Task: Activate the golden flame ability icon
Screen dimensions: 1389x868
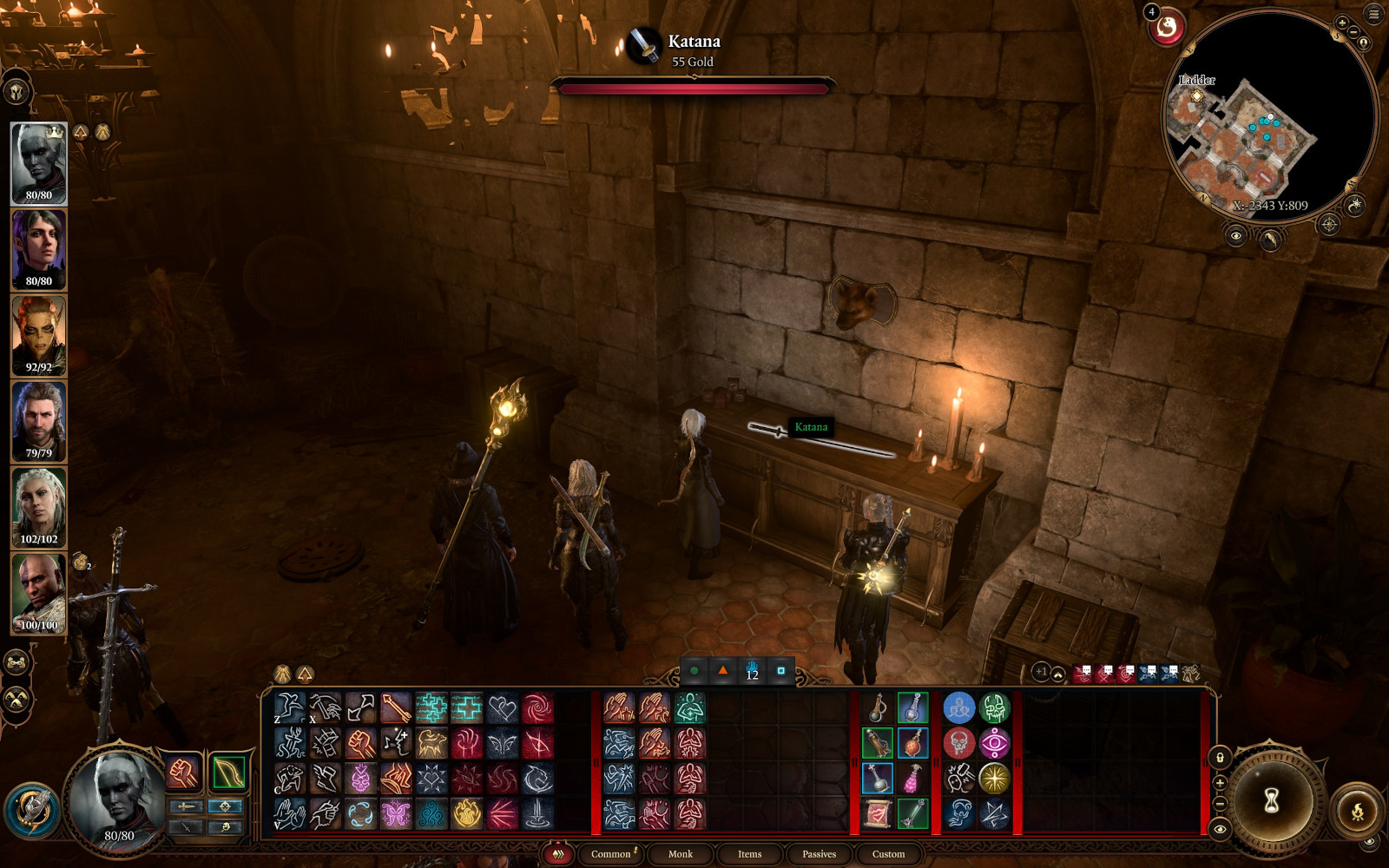Action: coord(466,814)
